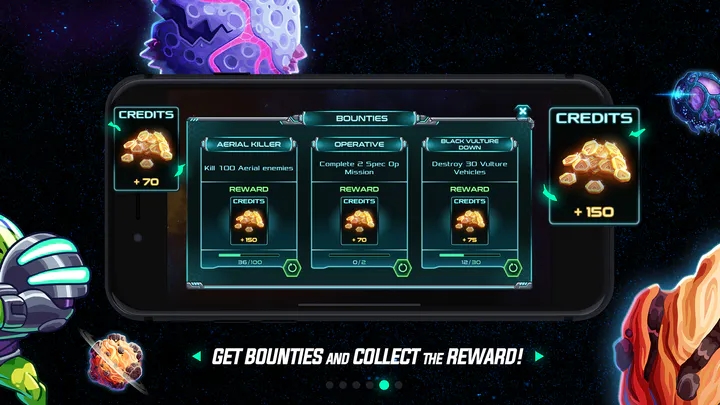Close the Bounties panel
720x405 pixels.
[521, 111]
